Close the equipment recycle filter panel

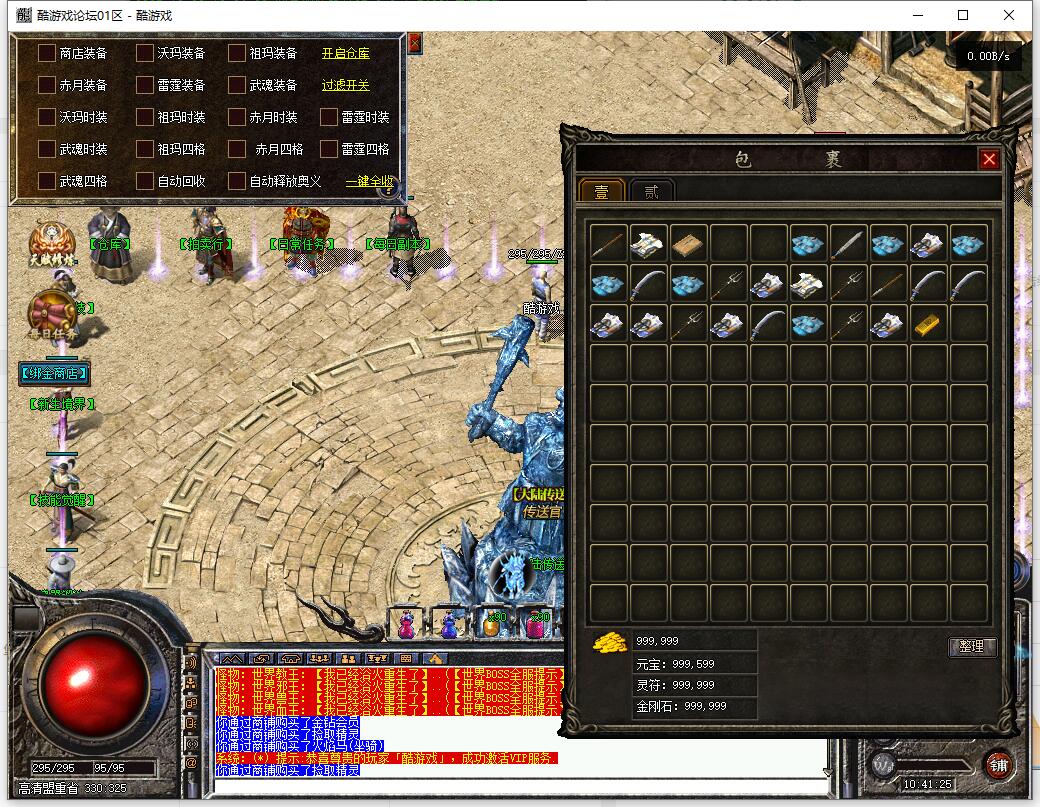[x=415, y=43]
